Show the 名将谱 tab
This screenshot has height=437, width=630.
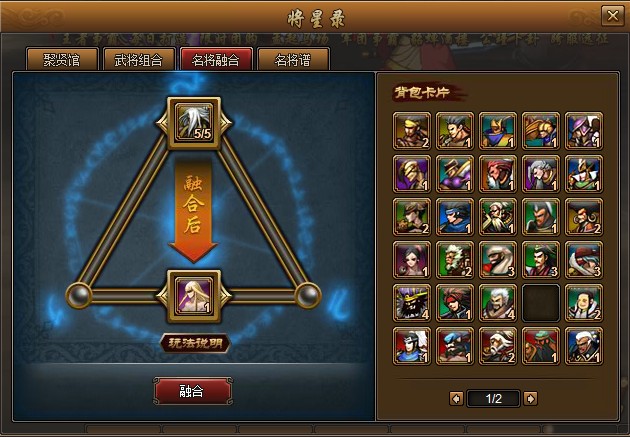[x=294, y=59]
